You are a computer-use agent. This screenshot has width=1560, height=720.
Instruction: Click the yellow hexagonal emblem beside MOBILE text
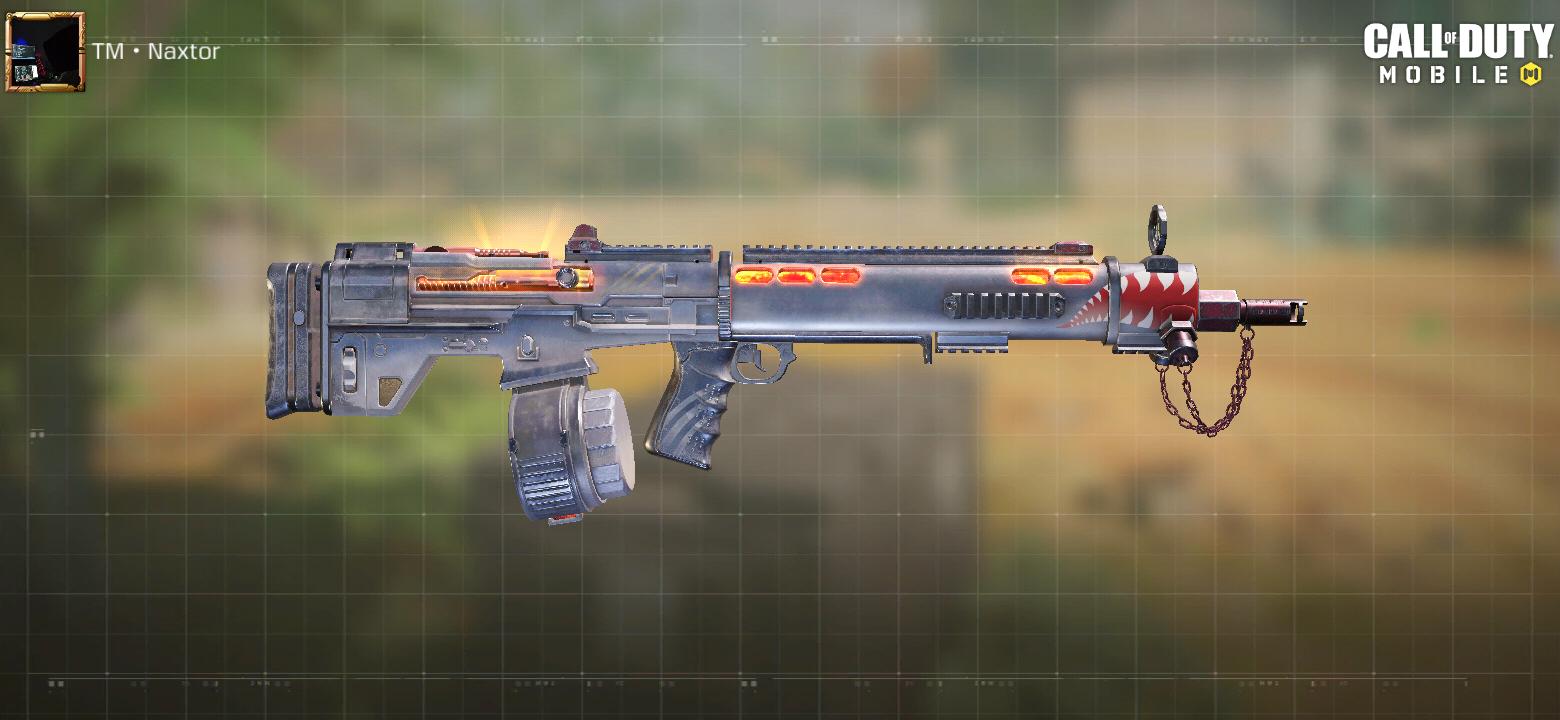(1531, 72)
